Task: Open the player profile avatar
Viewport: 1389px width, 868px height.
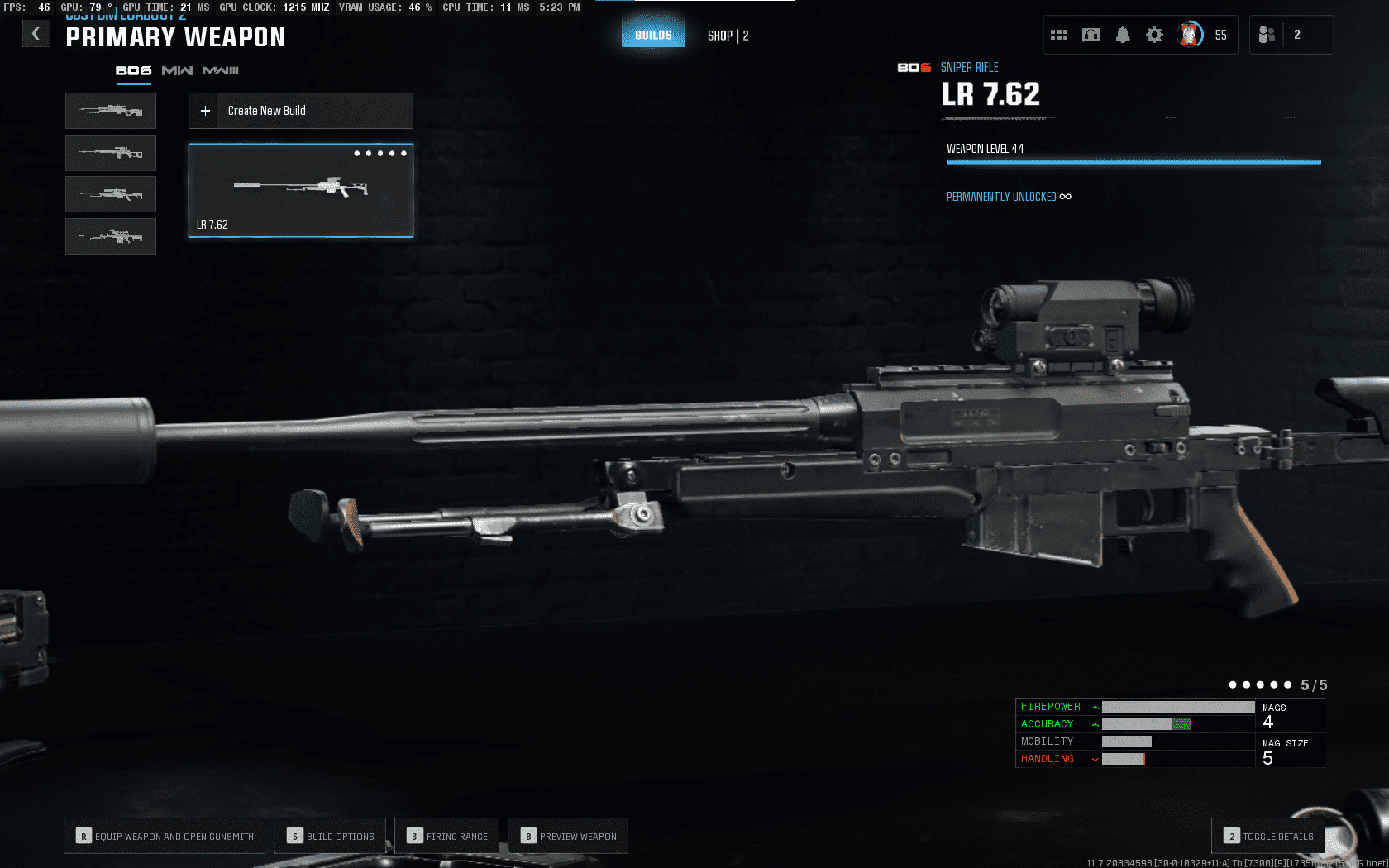Action: pos(1190,35)
